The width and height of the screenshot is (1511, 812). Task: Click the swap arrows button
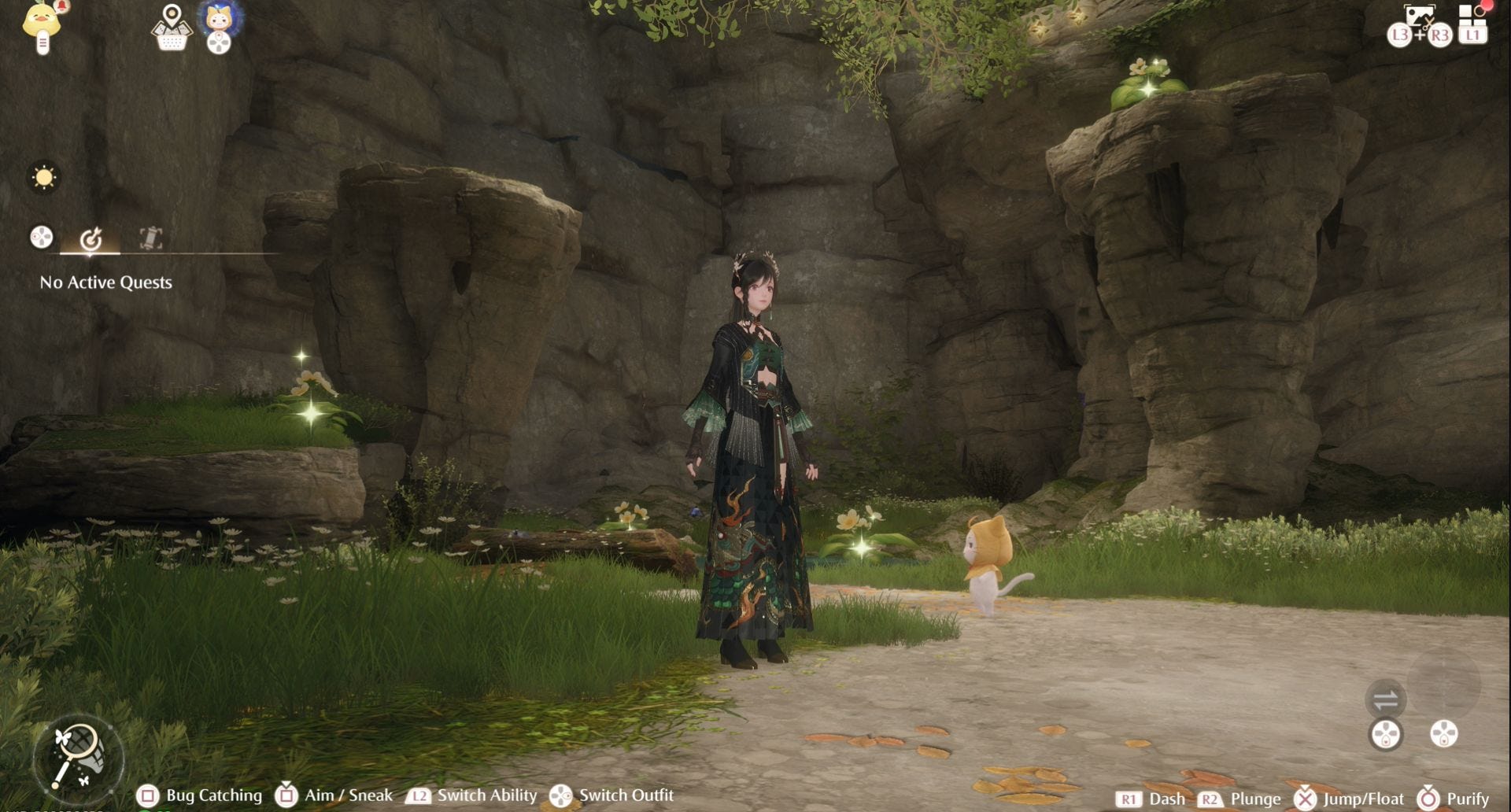click(x=1385, y=699)
